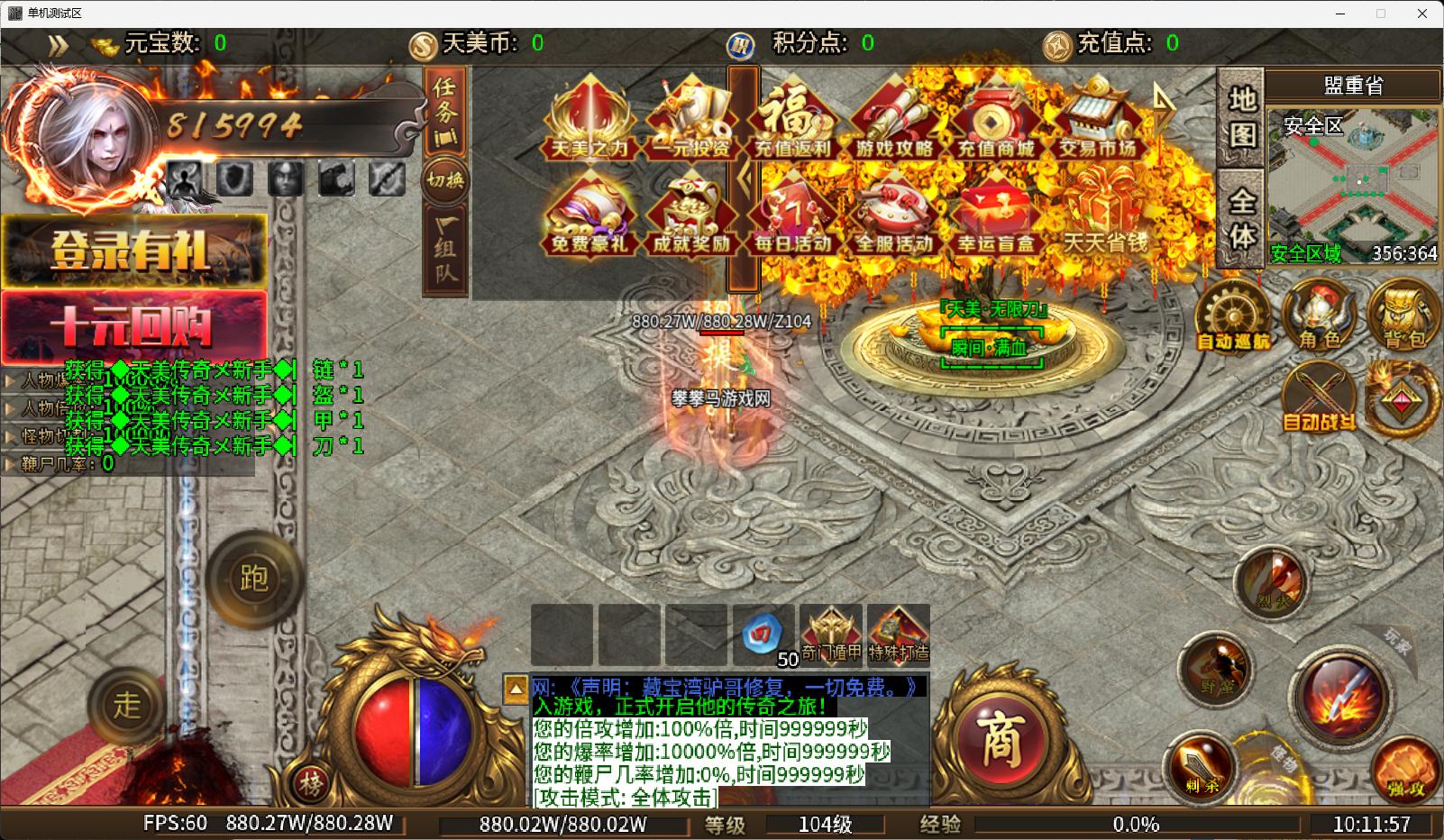Open the 幸运盲盒 lucky blind box
Viewport: 1444px width, 840px height.
(995, 216)
